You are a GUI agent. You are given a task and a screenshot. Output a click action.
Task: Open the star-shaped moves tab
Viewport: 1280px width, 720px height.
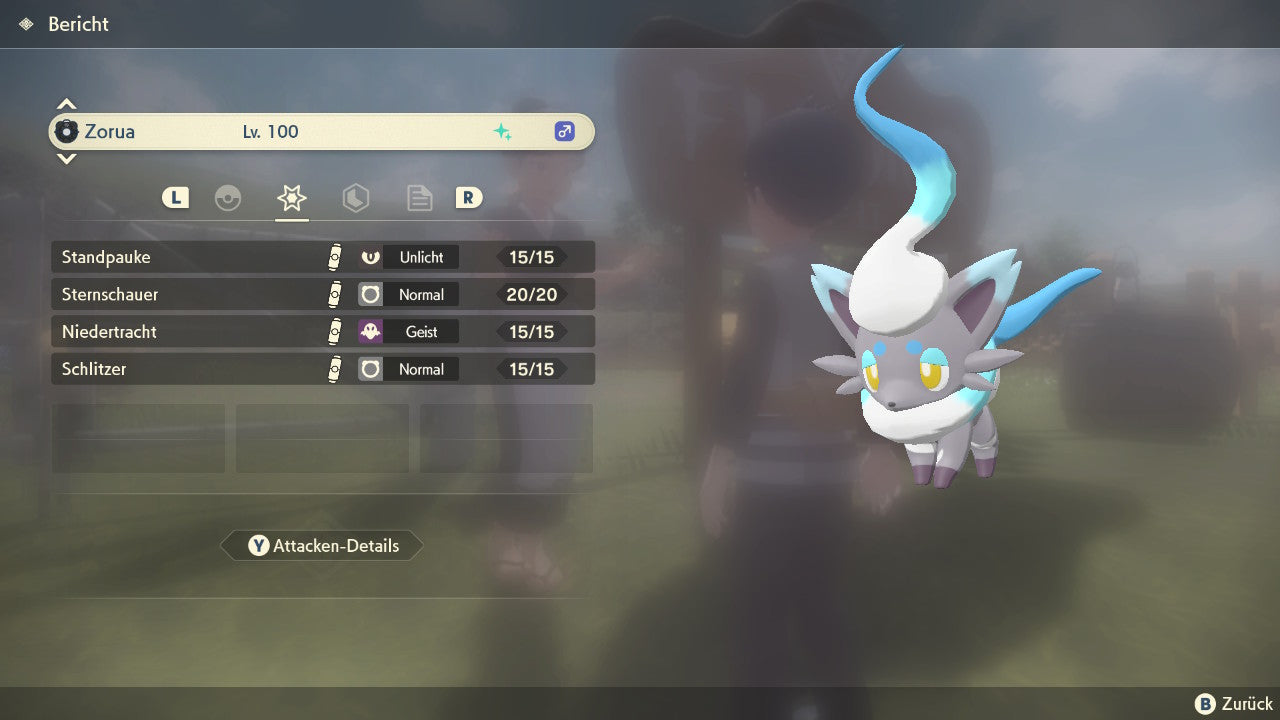(292, 198)
